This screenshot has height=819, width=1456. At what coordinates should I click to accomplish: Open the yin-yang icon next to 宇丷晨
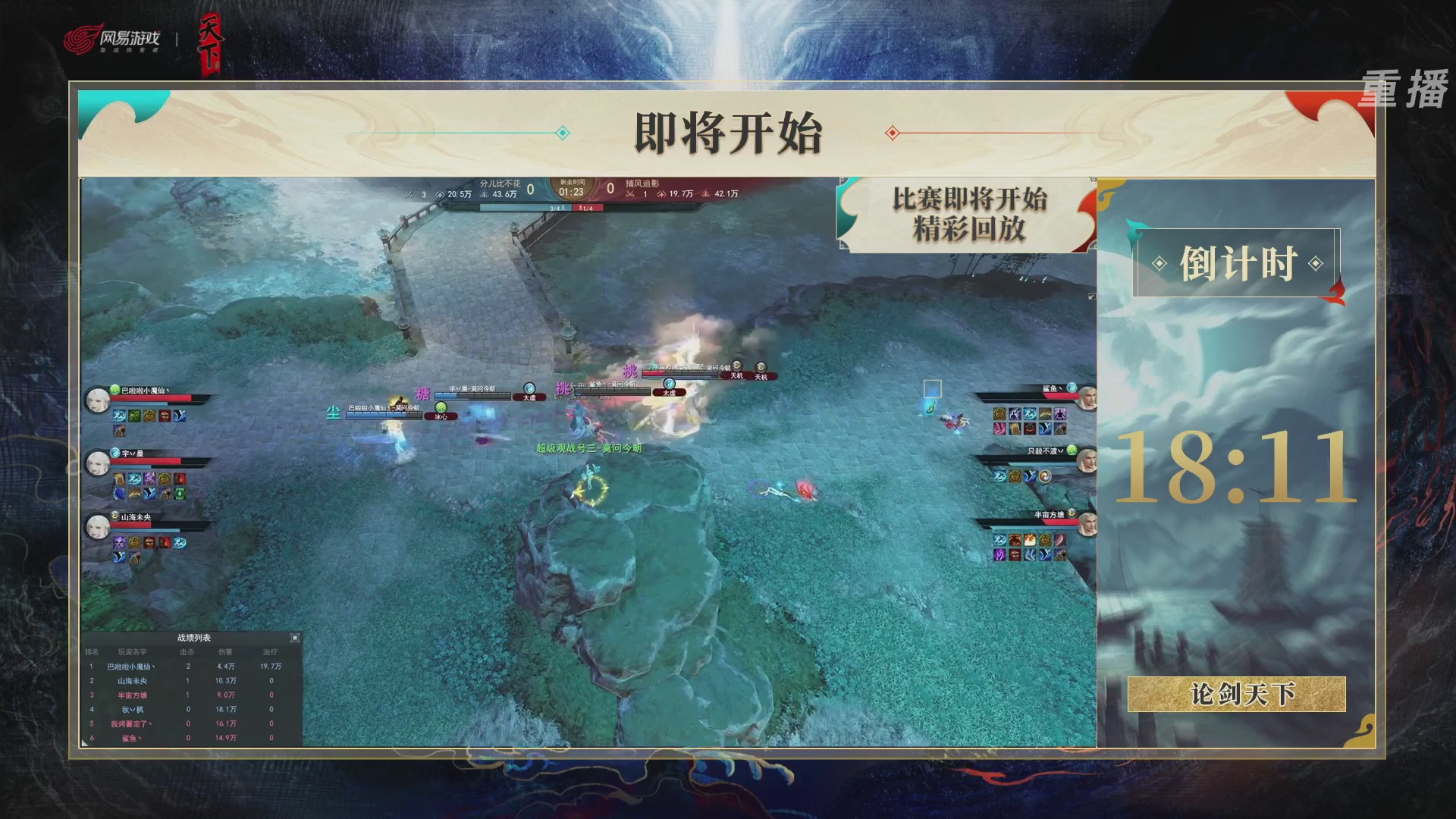tap(115, 453)
